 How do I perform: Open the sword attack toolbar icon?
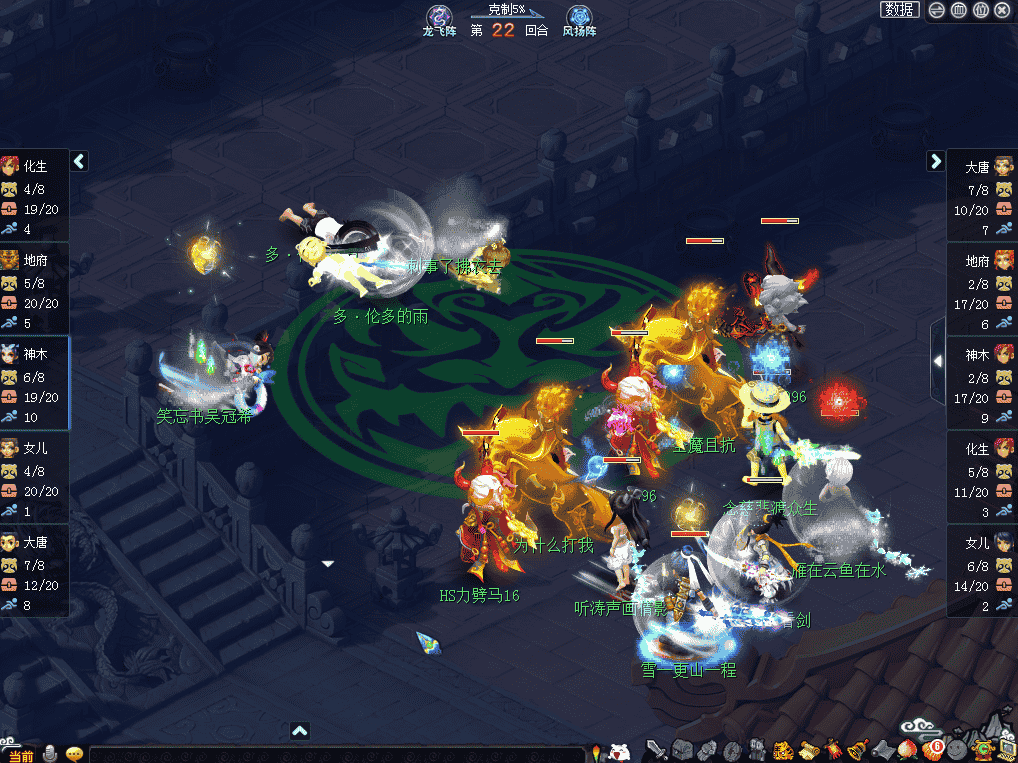coord(657,749)
